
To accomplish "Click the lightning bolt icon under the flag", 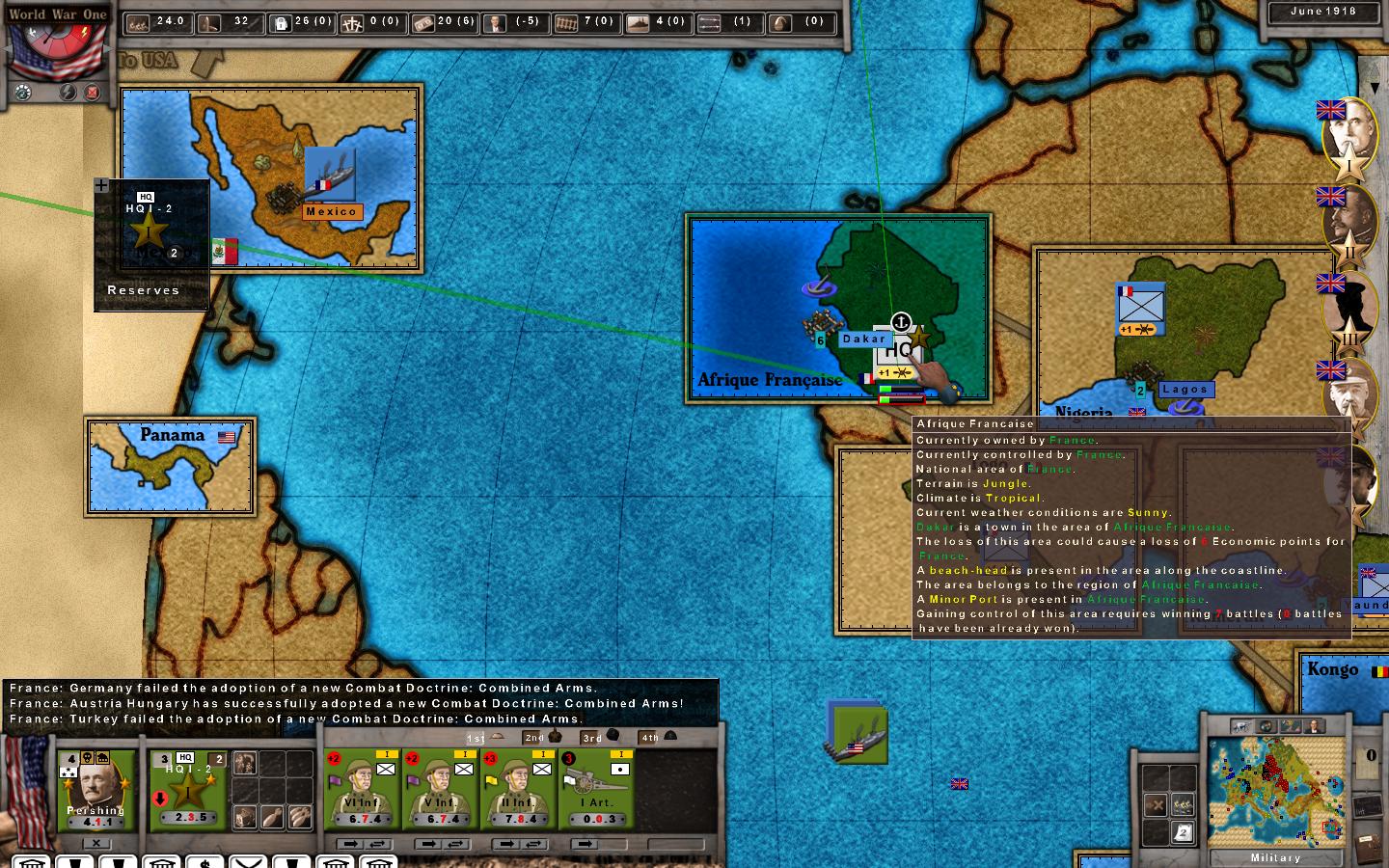I will (68, 93).
